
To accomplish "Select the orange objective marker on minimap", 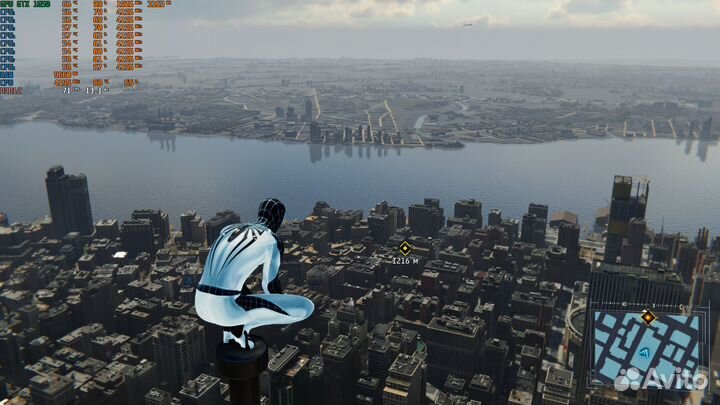I will [x=648, y=318].
